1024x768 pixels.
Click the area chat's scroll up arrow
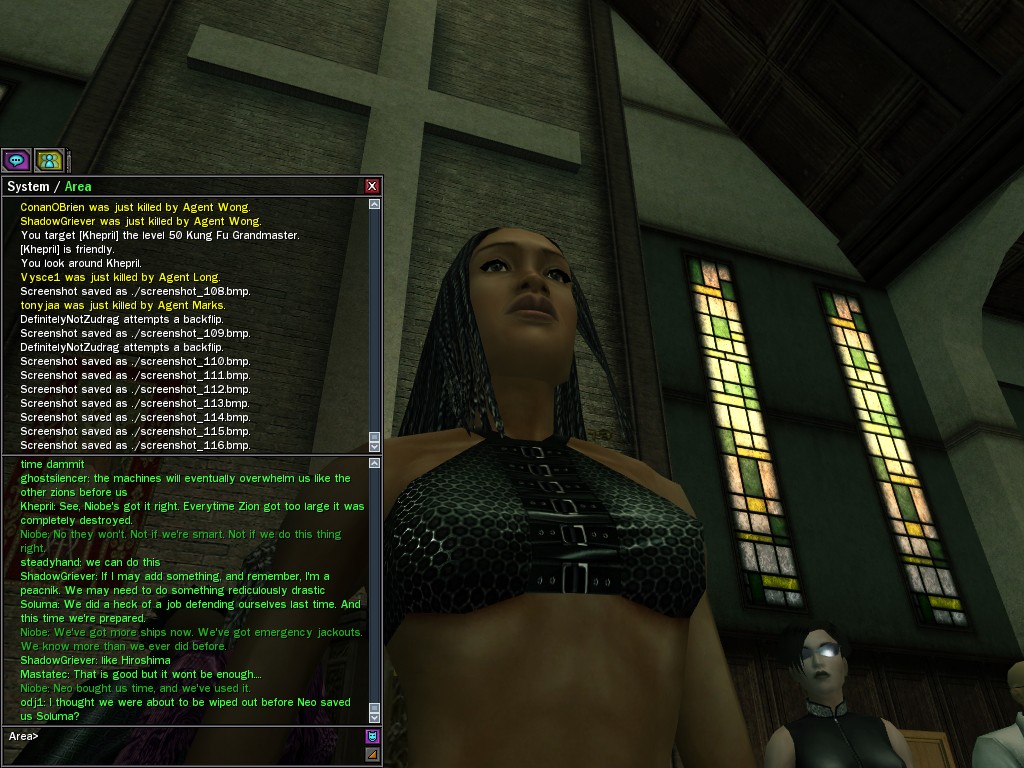(x=375, y=464)
